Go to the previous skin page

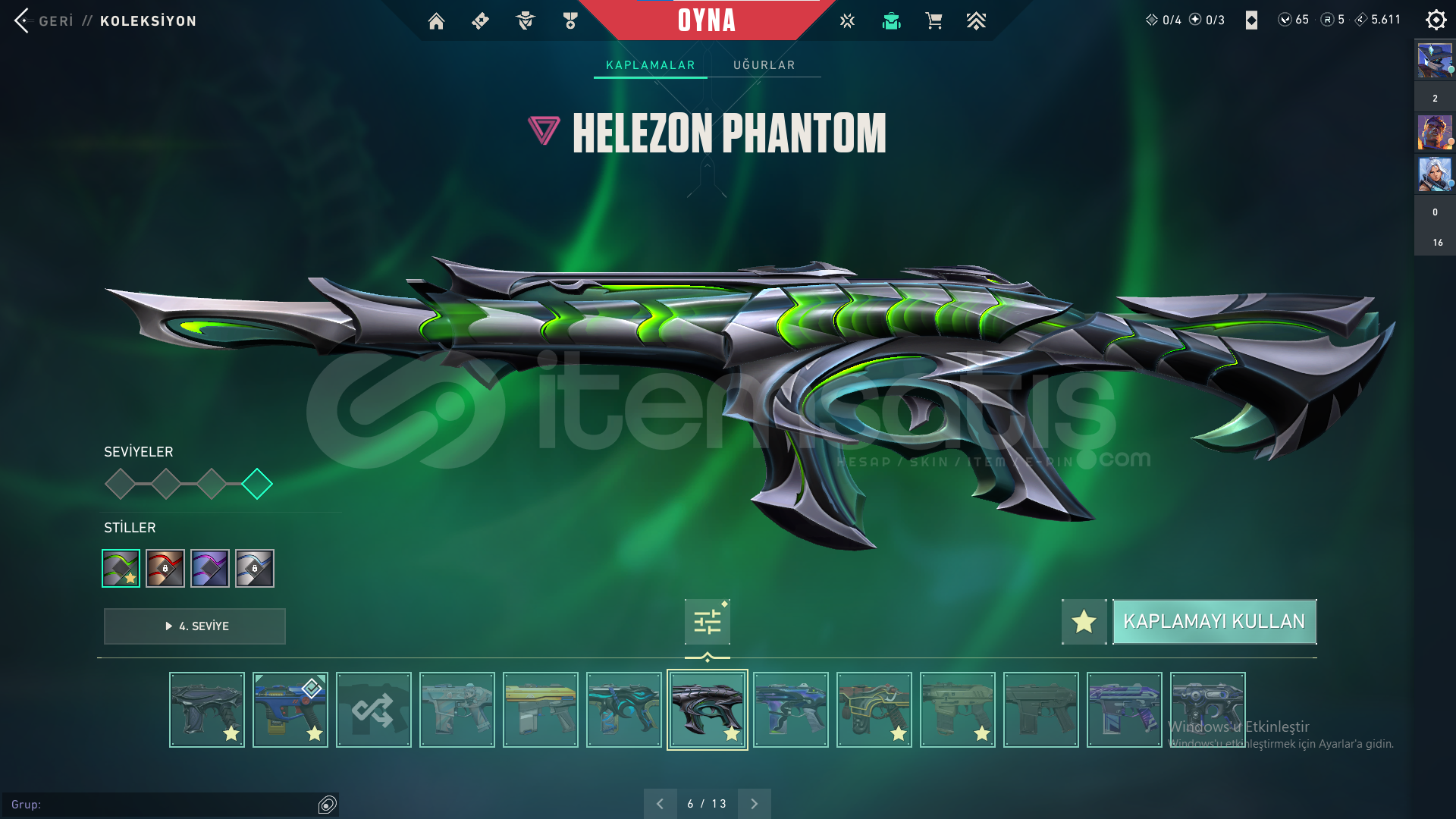[x=660, y=804]
